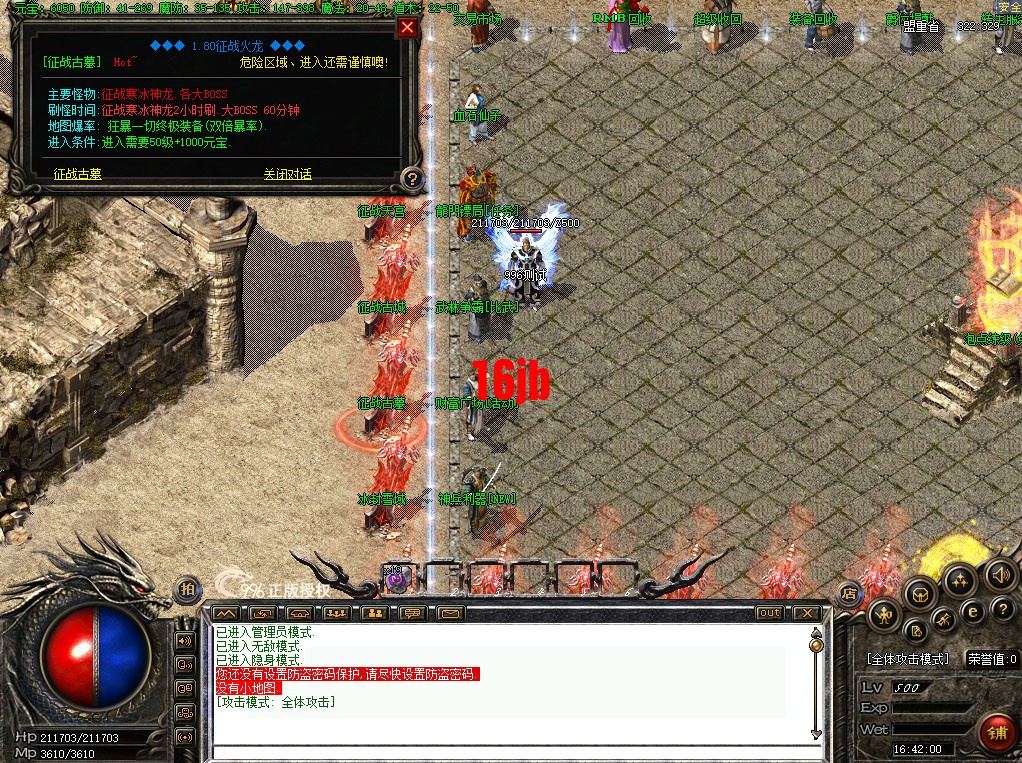This screenshot has height=763, width=1022.
Task: Select the envelope mail tab above chat
Action: pos(449,612)
